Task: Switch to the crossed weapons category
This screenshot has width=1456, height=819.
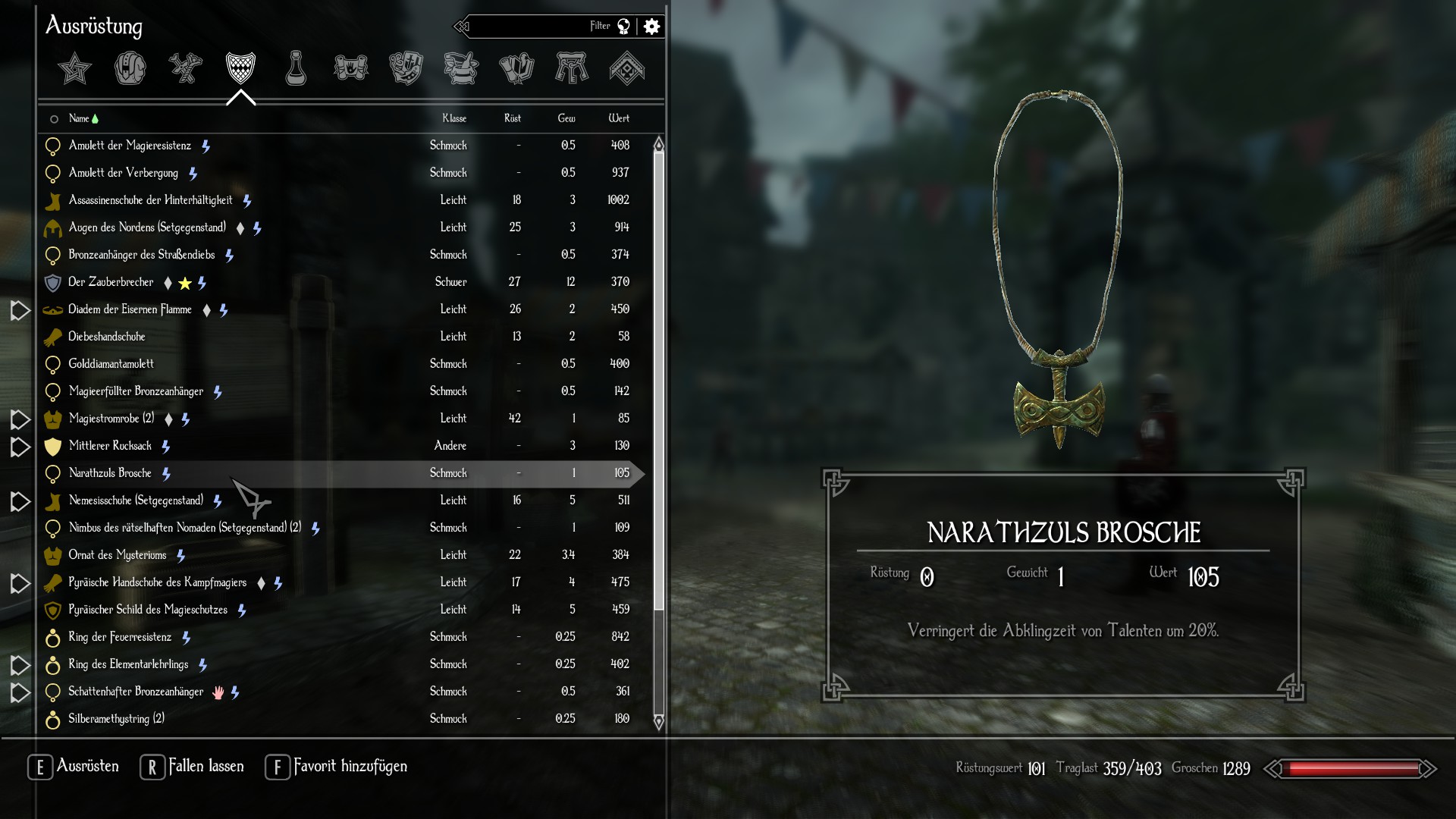Action: (185, 69)
